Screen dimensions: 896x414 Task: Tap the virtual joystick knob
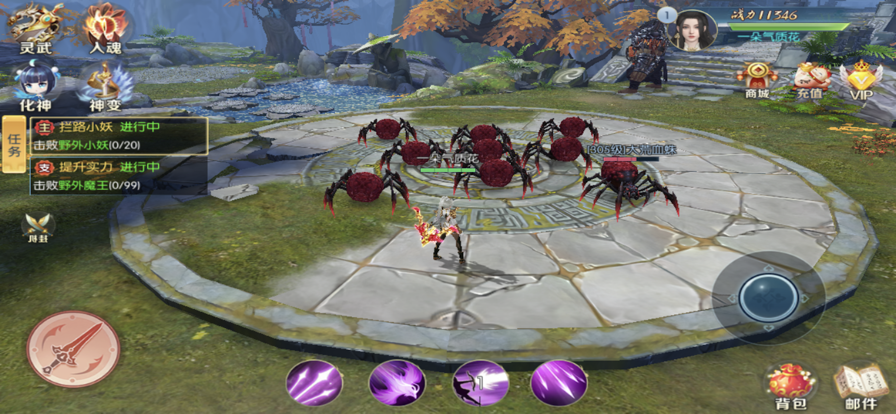[768, 296]
